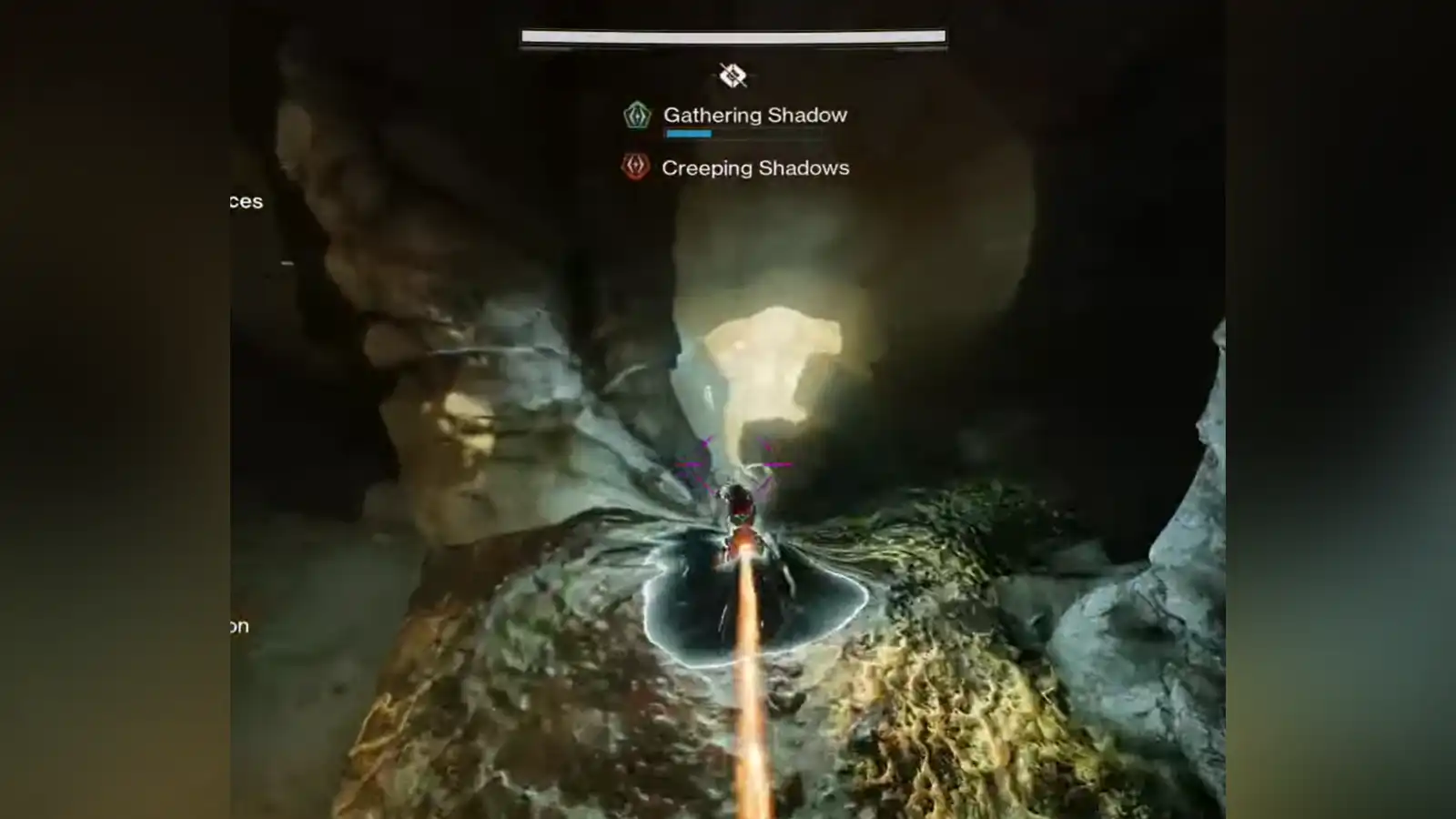Select the green Gathering Shadow buff emblem
Viewport: 1456px width, 819px height.
636,115
